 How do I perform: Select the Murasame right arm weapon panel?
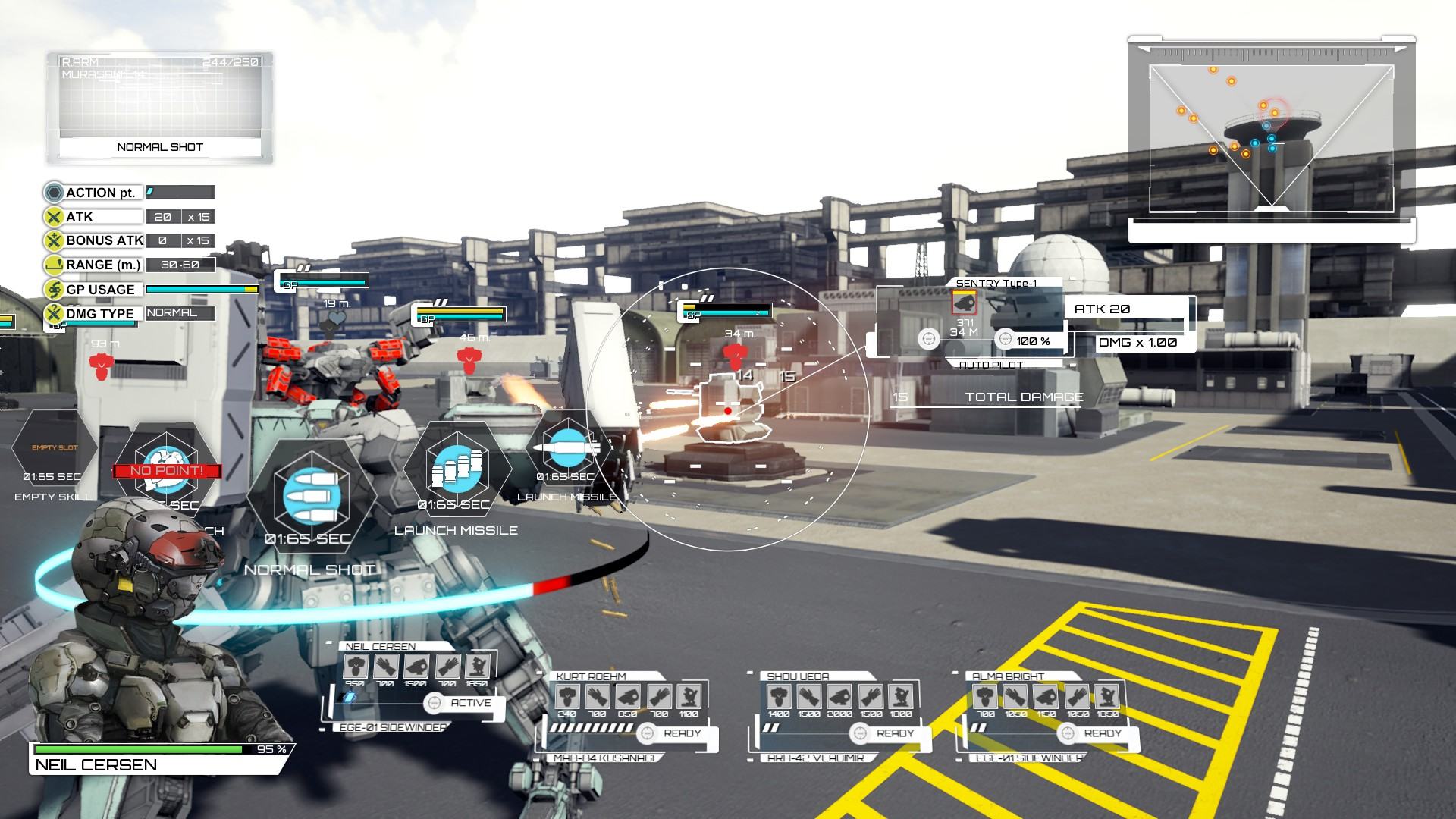[160, 106]
